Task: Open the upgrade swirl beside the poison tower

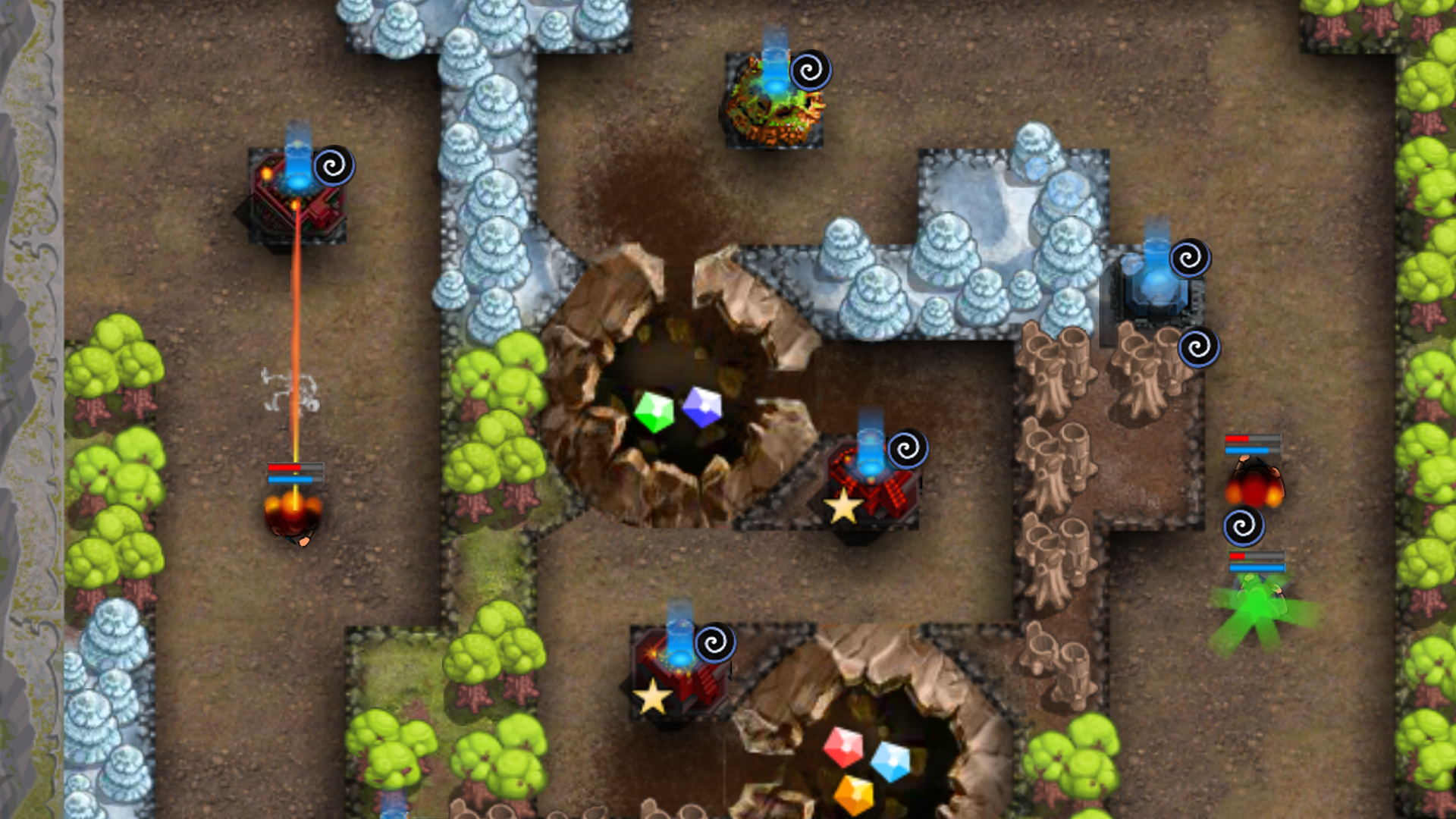Action: [x=811, y=71]
